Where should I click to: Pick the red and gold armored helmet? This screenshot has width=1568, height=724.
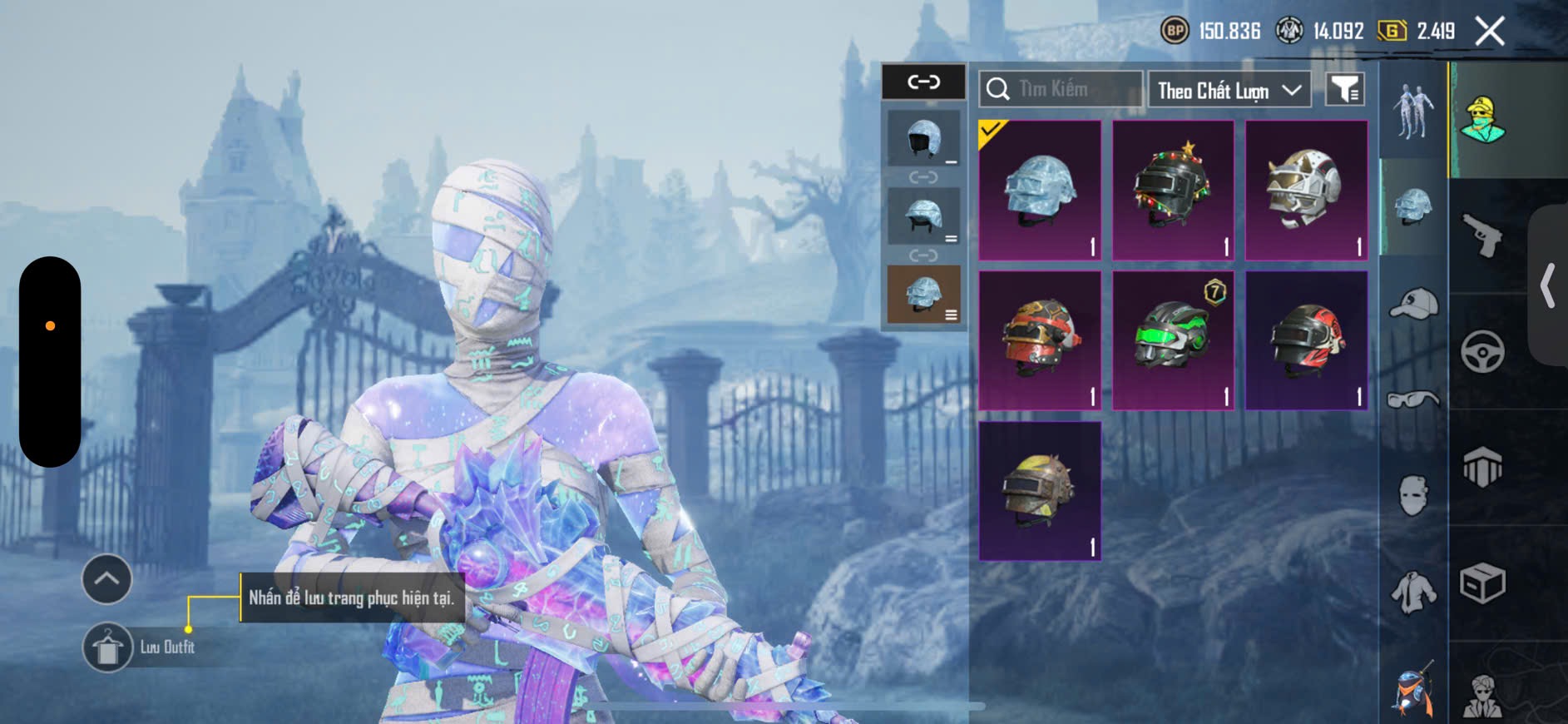(x=1040, y=340)
